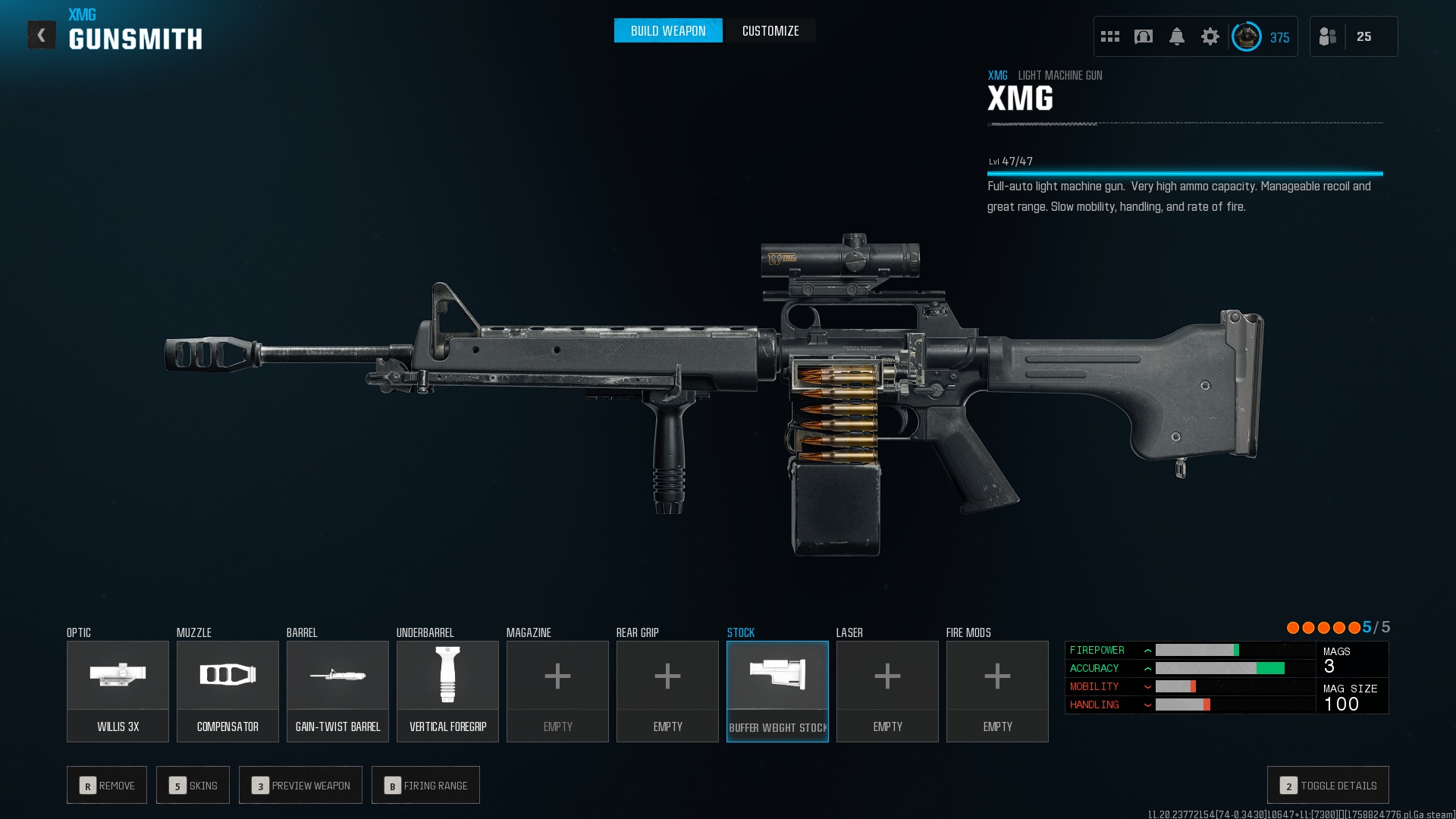
Task: Select the Willis 3X optic slot
Action: coord(118,691)
